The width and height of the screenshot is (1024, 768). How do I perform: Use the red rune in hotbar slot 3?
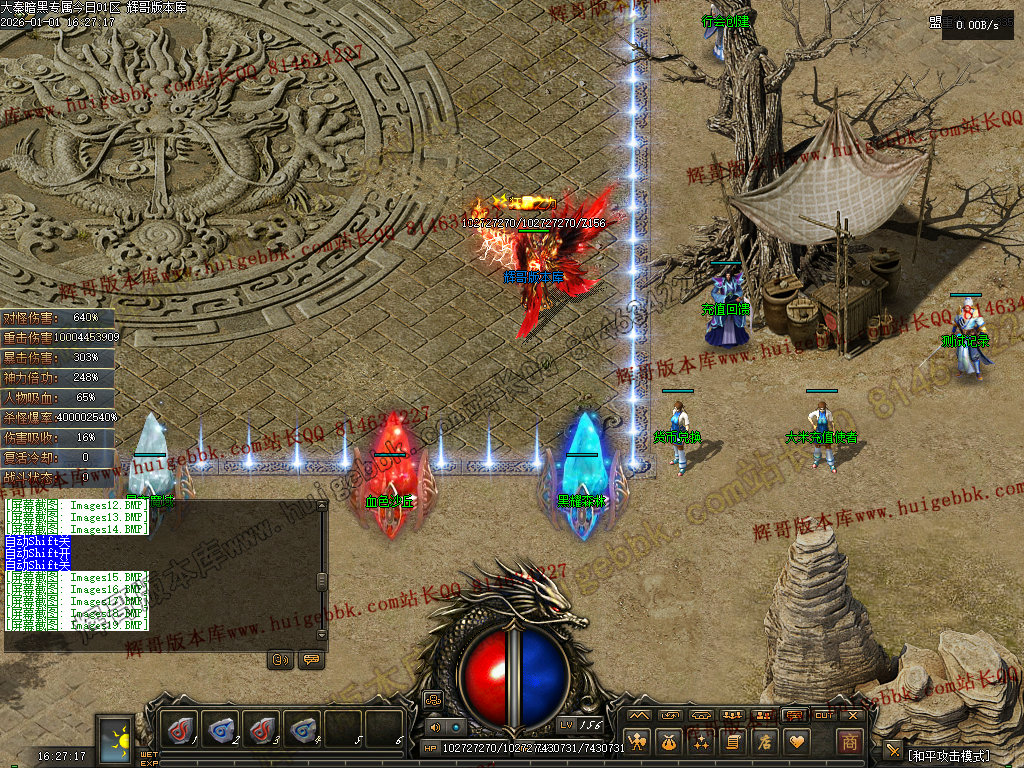(x=262, y=730)
